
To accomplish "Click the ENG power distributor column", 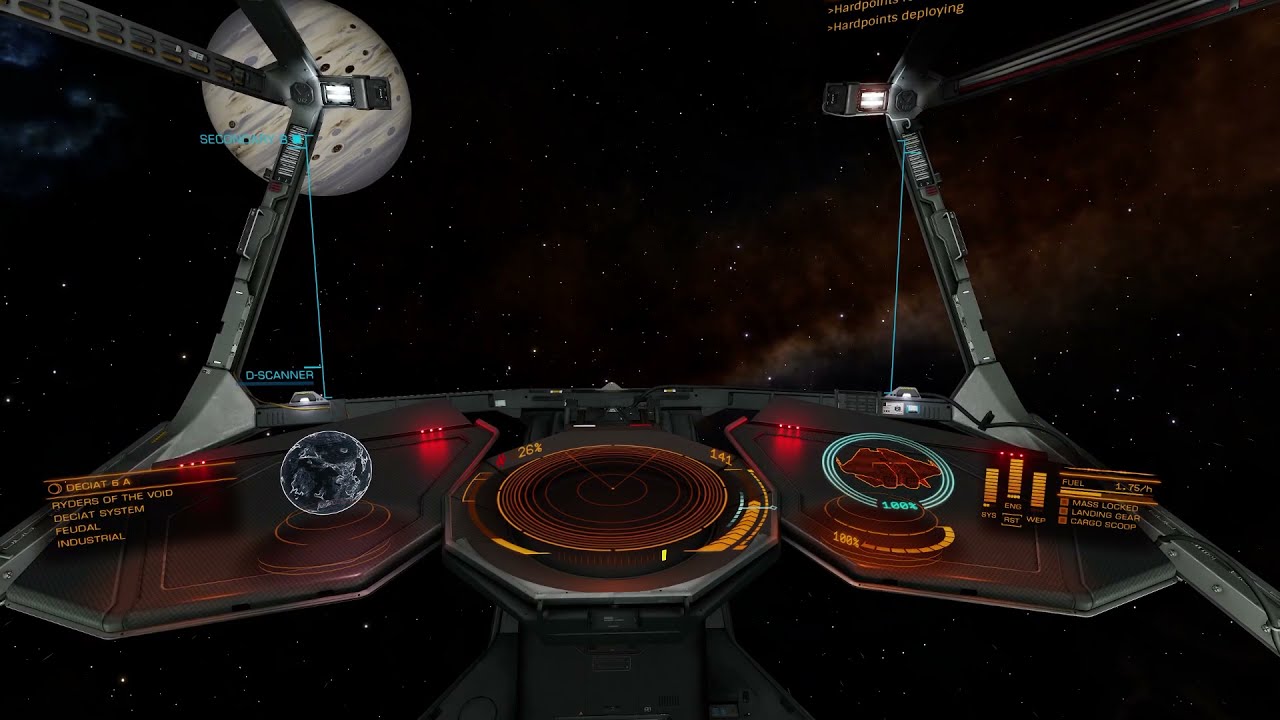I will pos(1013,477).
